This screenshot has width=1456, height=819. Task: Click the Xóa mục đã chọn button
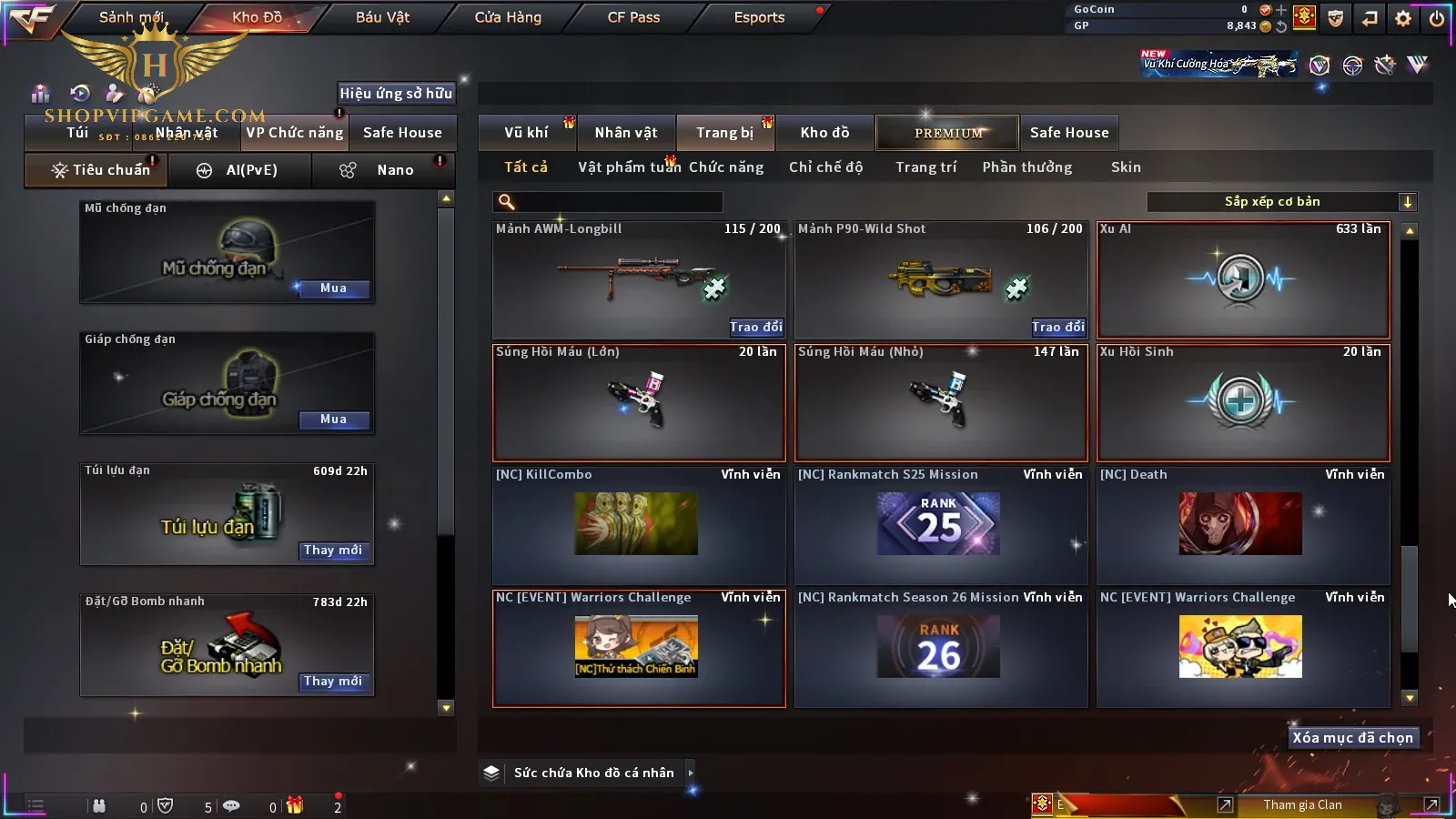pyautogui.click(x=1352, y=738)
